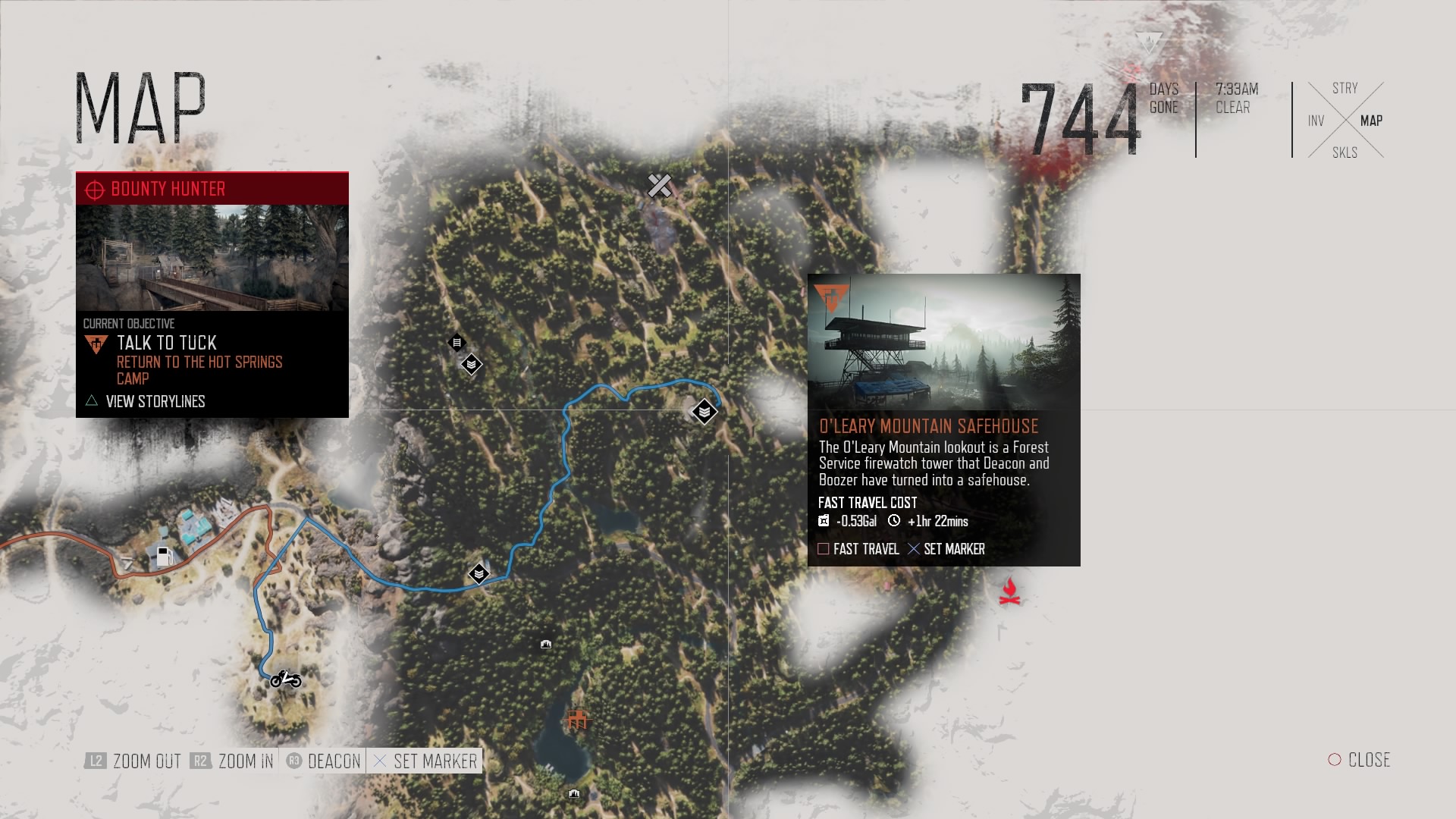Select the crossed-tools map marker
1456x819 pixels.
pyautogui.click(x=659, y=185)
